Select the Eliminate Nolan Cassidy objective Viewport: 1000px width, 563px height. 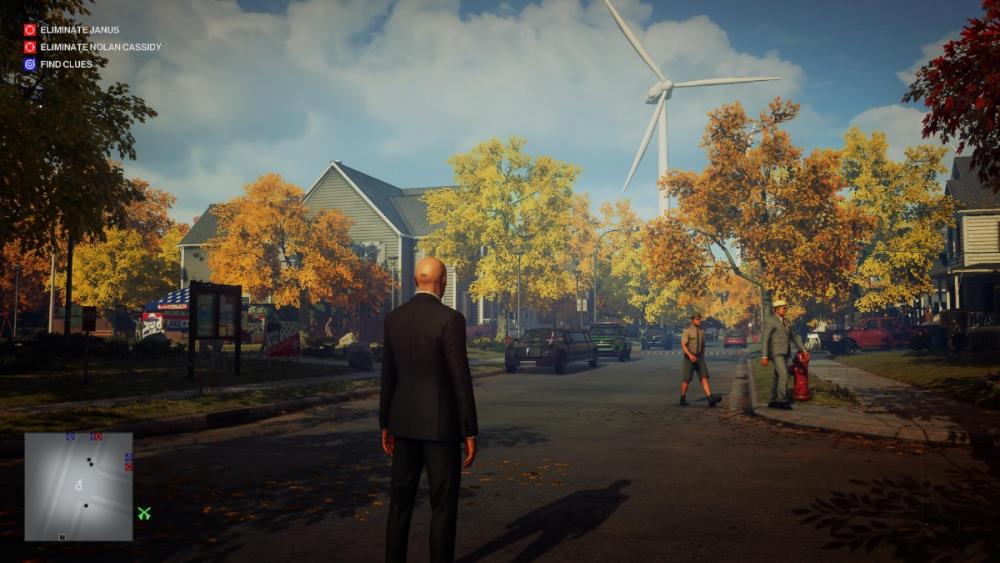point(99,47)
